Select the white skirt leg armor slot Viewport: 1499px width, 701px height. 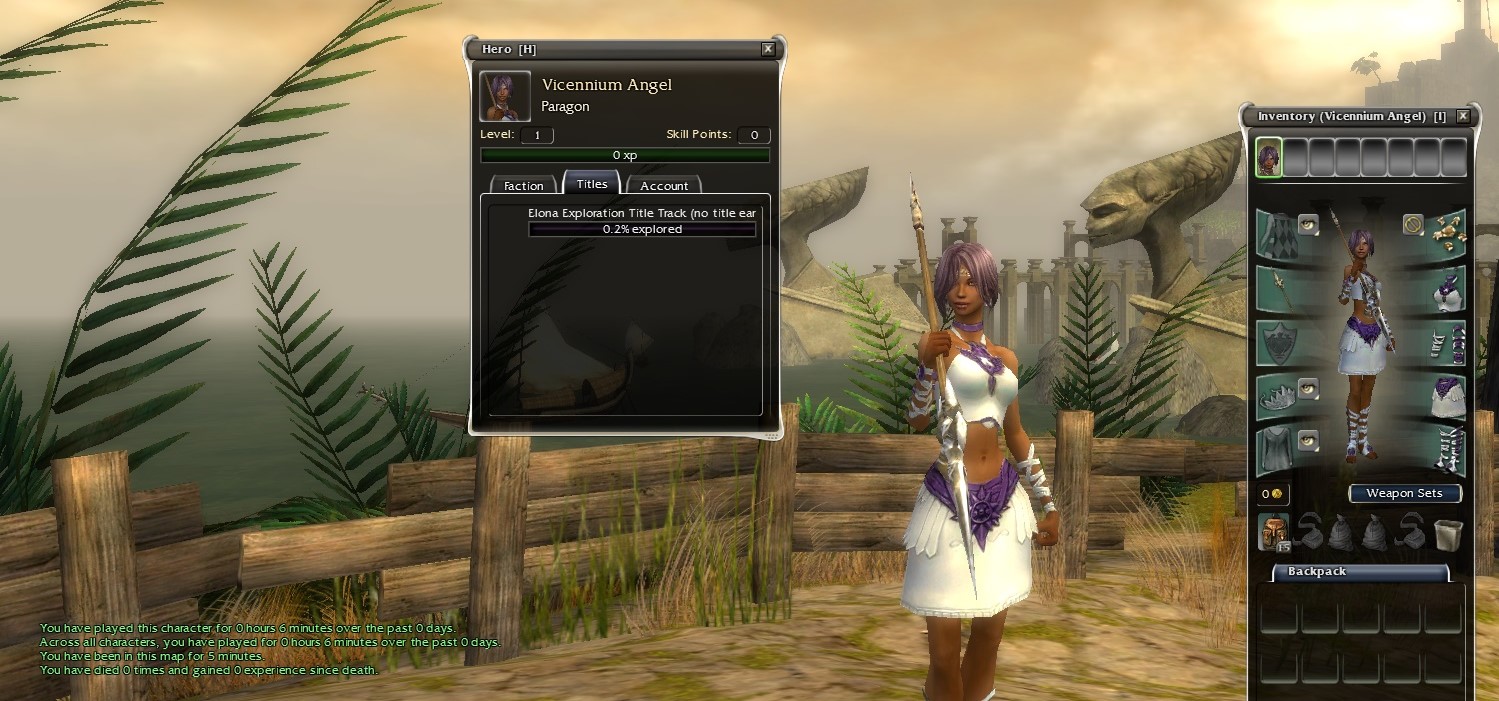(x=1444, y=397)
